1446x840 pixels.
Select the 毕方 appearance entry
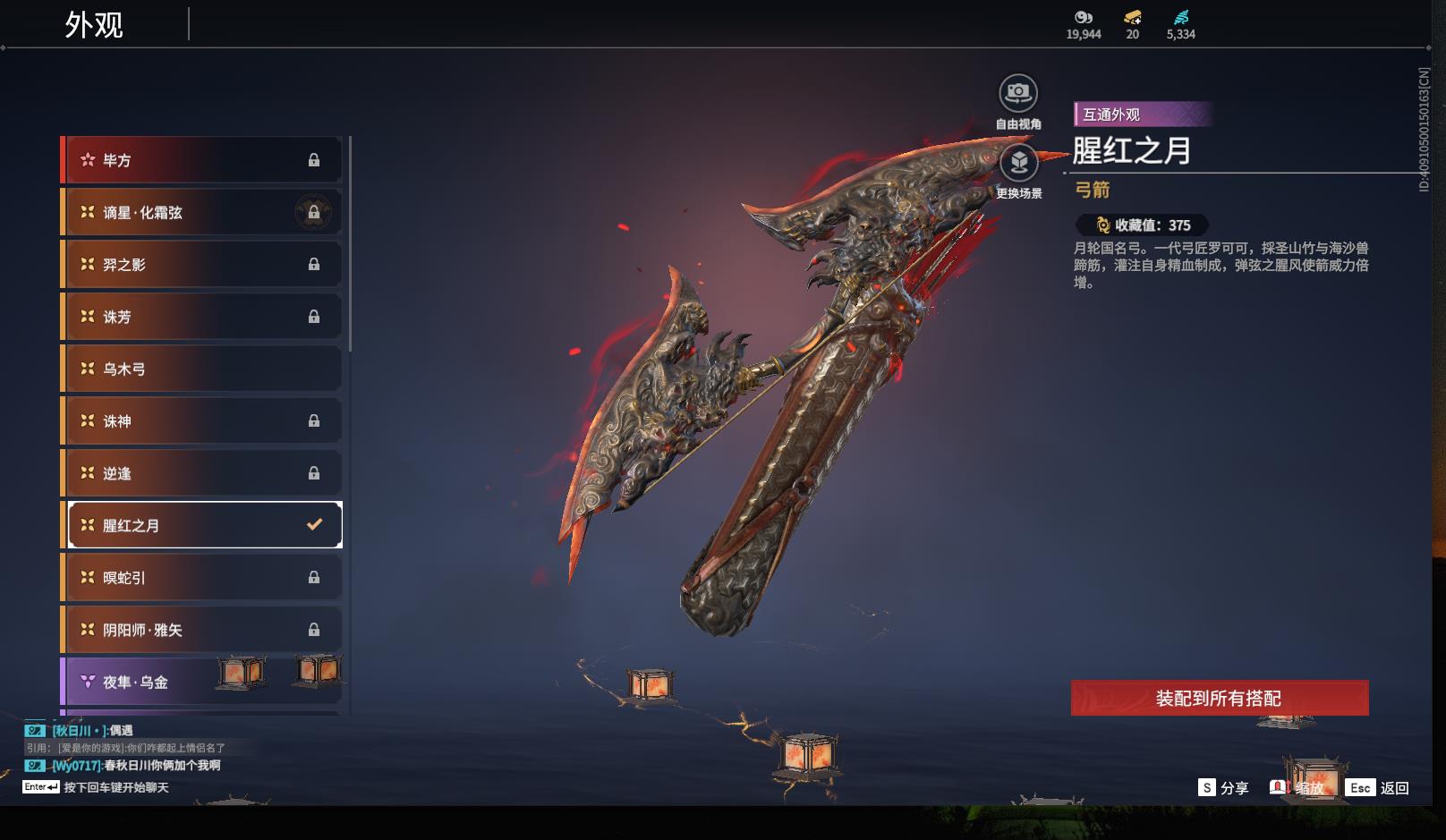click(x=202, y=160)
